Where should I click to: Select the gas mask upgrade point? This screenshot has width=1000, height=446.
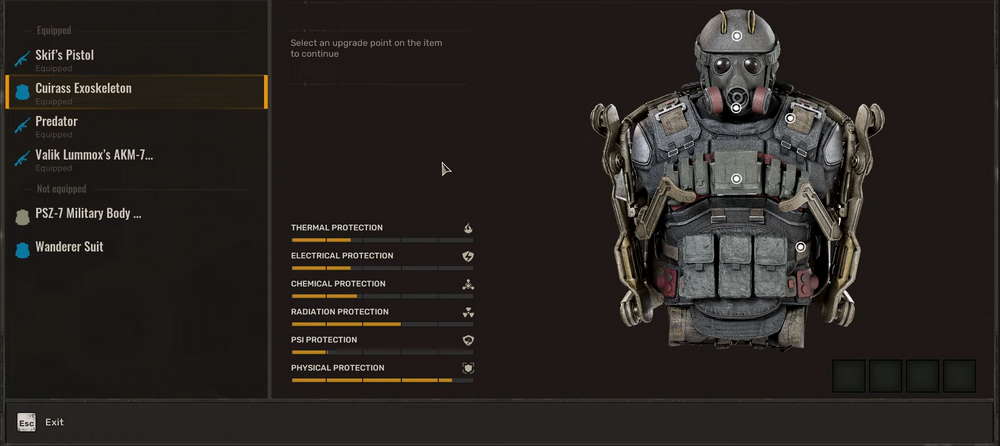click(x=736, y=108)
